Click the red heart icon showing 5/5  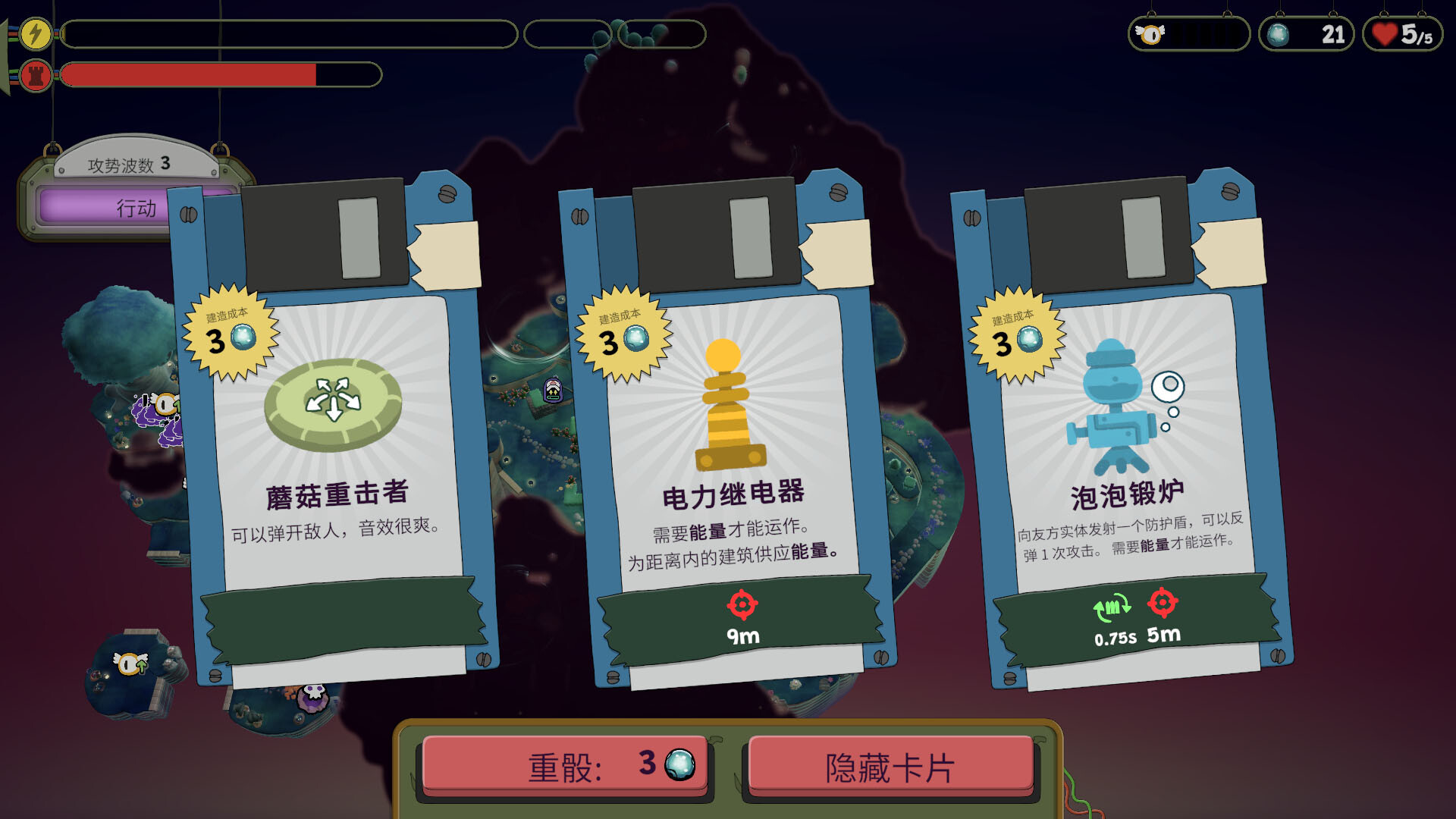click(x=1385, y=33)
